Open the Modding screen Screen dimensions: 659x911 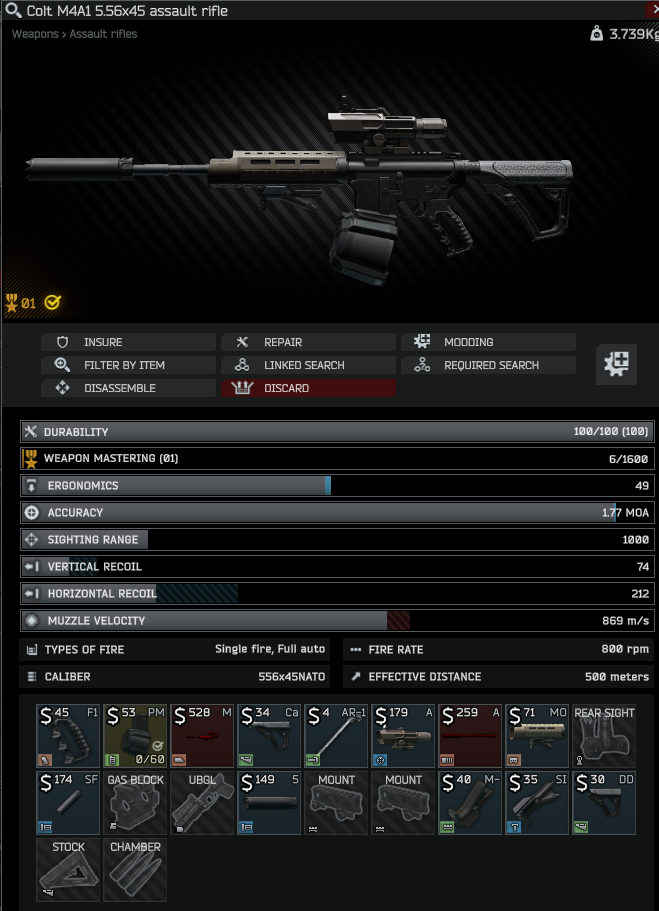(488, 342)
